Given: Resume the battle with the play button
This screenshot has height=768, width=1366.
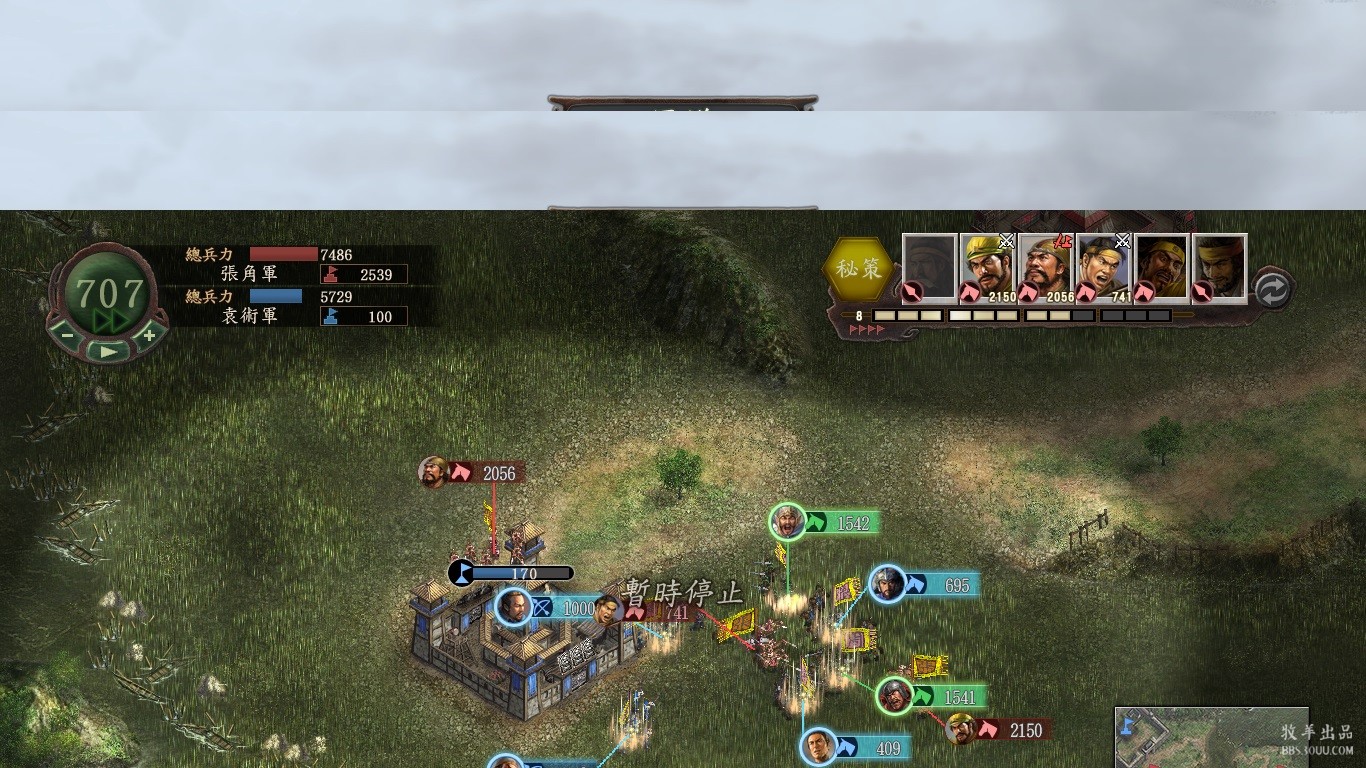Looking at the screenshot, I should 108,350.
